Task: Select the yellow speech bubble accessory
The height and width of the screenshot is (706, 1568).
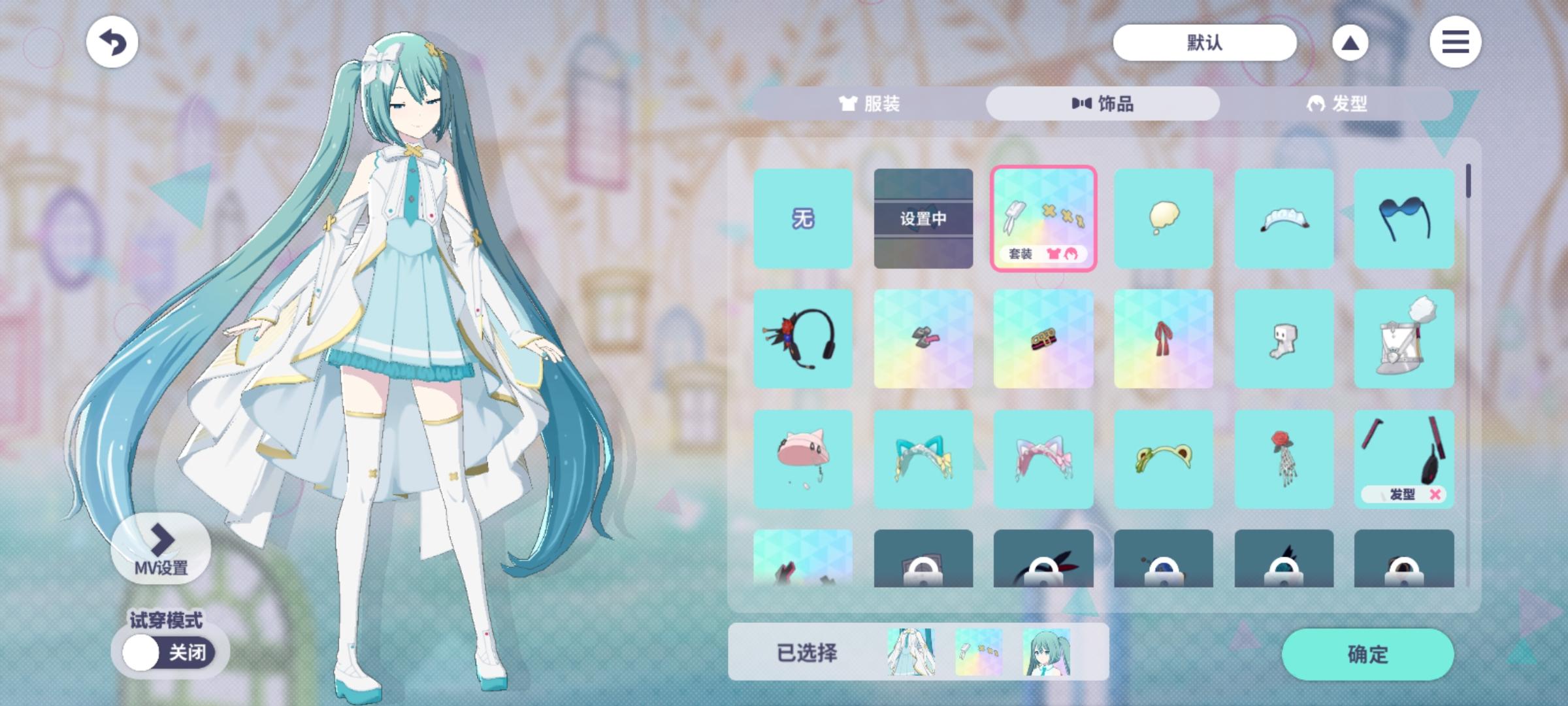Action: 1164,219
